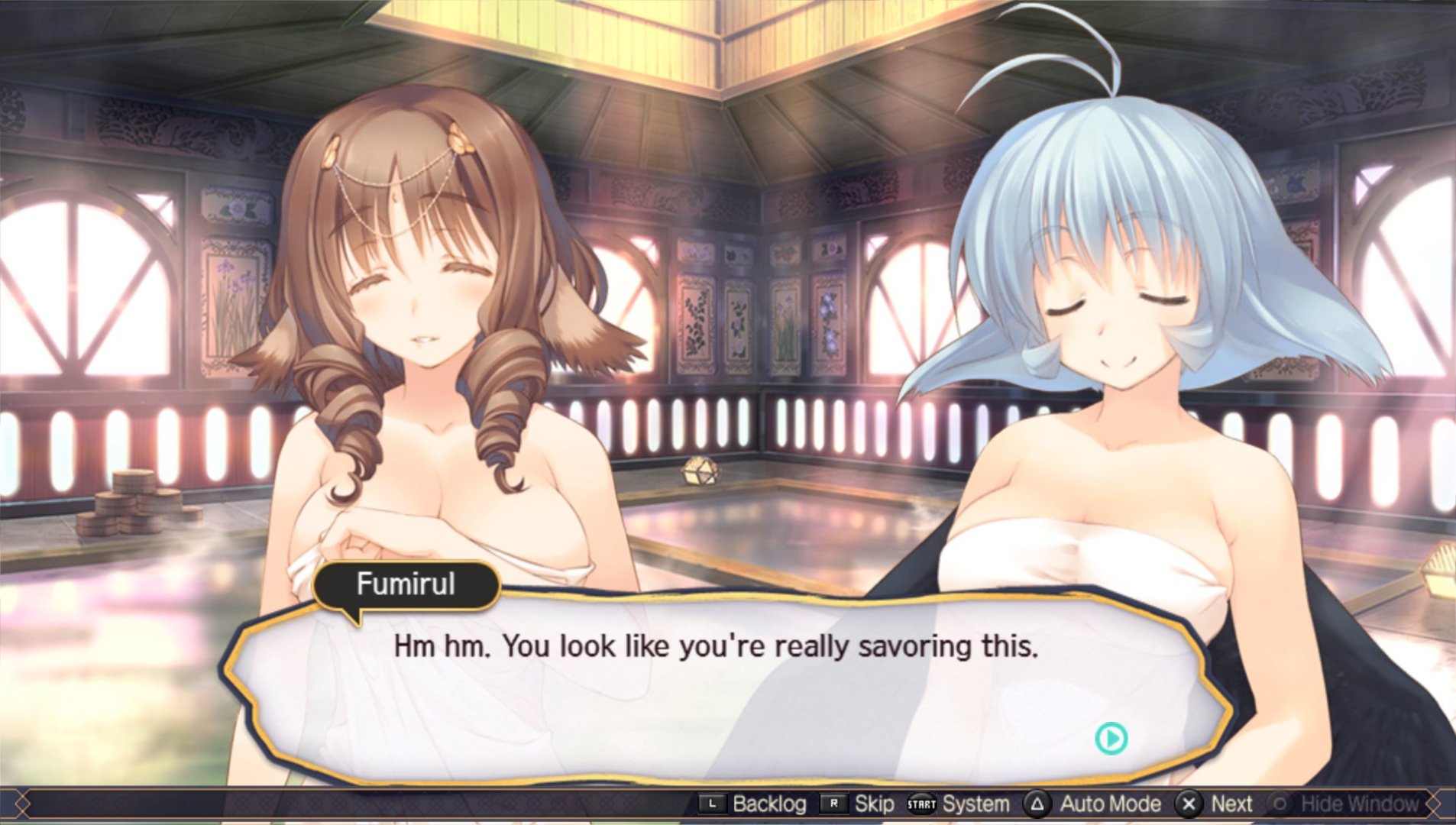Activate Skip to fast-forward text
Viewport: 1456px width, 825px height.
point(858,804)
